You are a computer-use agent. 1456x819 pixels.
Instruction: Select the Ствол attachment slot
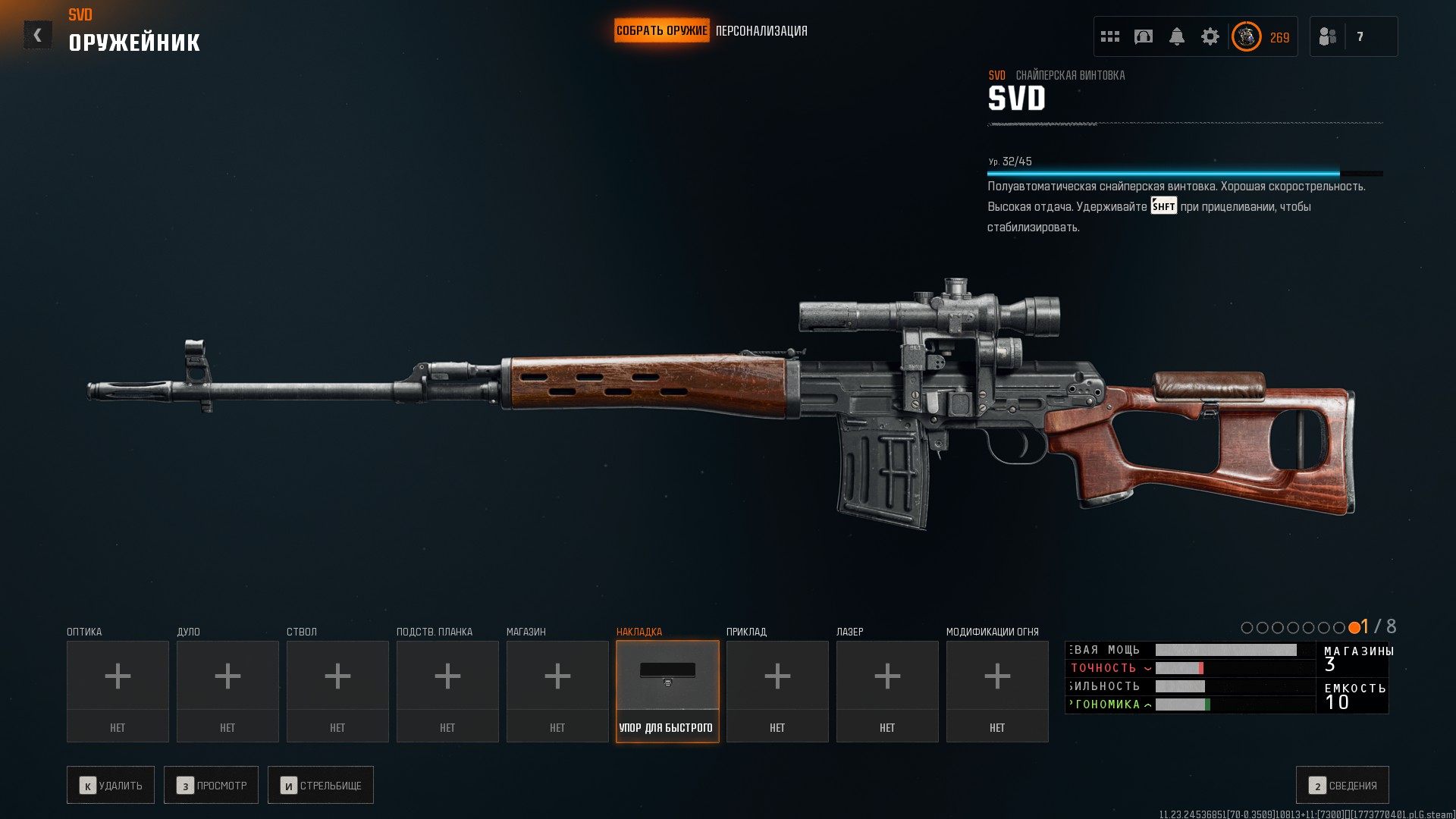(x=337, y=690)
